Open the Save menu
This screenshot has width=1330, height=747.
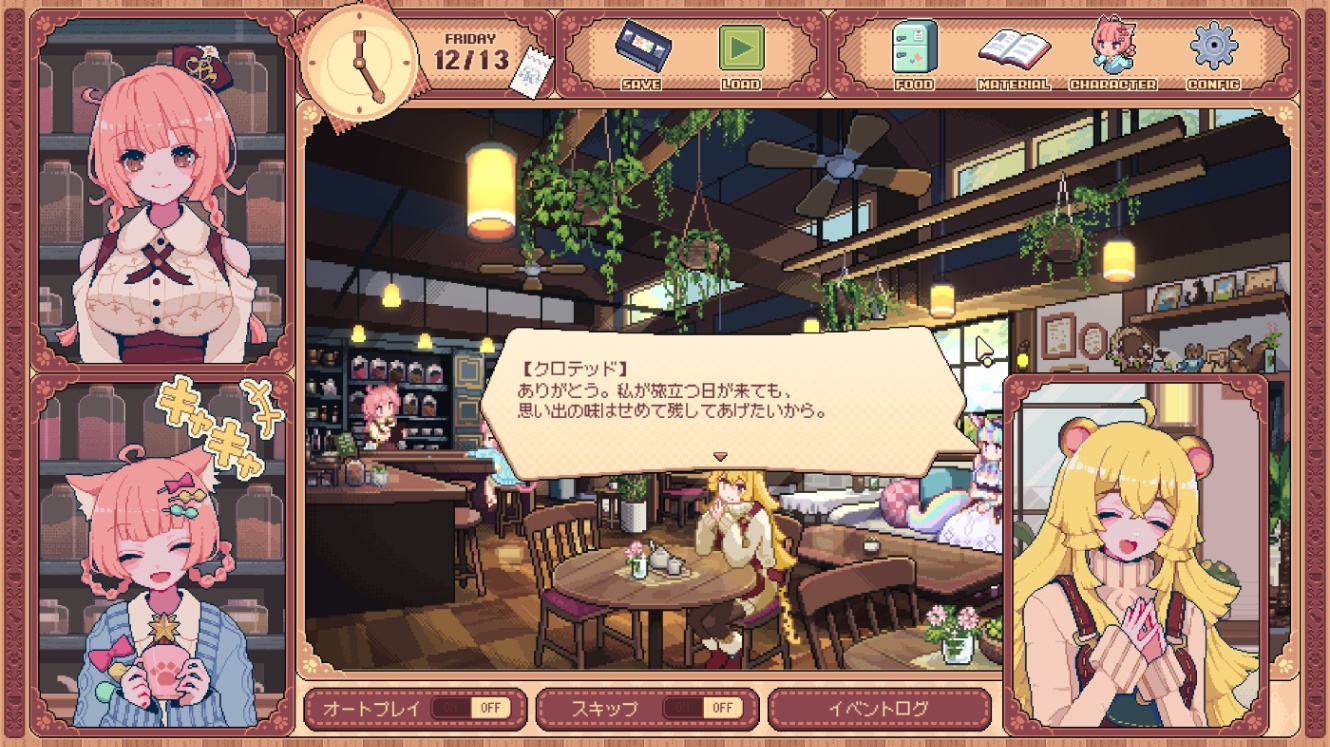coord(641,52)
